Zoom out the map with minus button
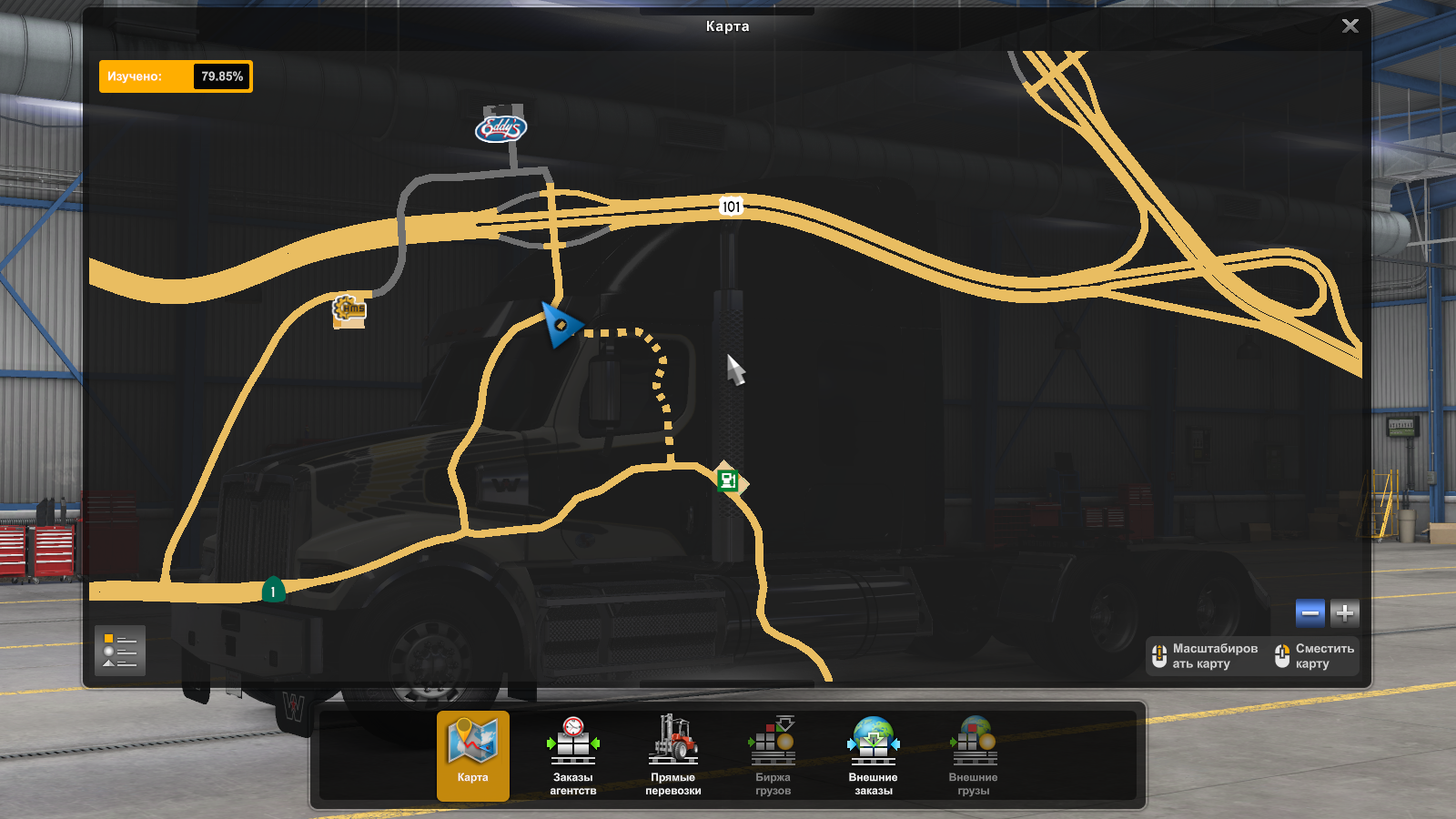 1310,613
